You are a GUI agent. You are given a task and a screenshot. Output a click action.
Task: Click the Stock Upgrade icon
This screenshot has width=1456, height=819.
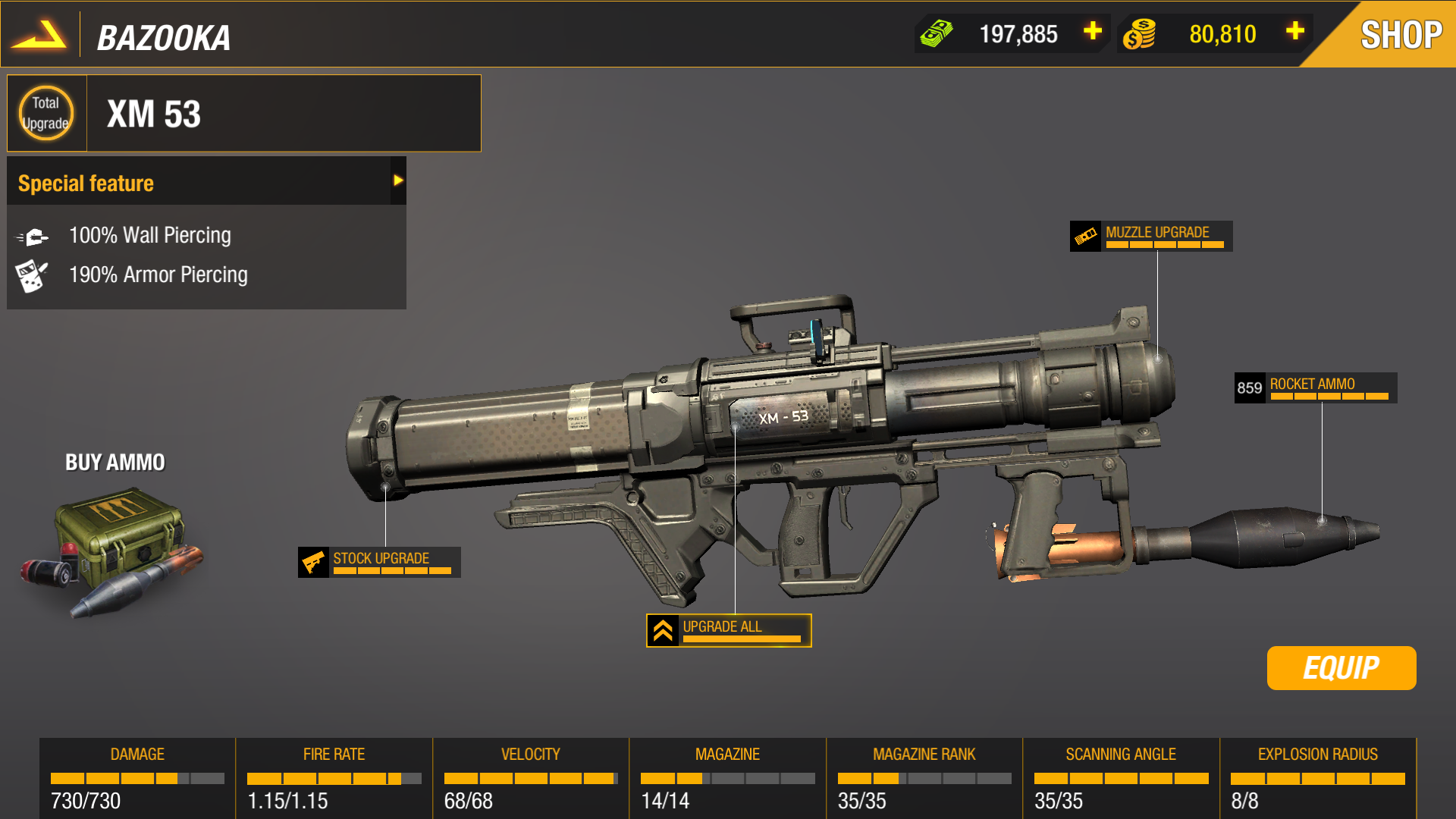[314, 561]
